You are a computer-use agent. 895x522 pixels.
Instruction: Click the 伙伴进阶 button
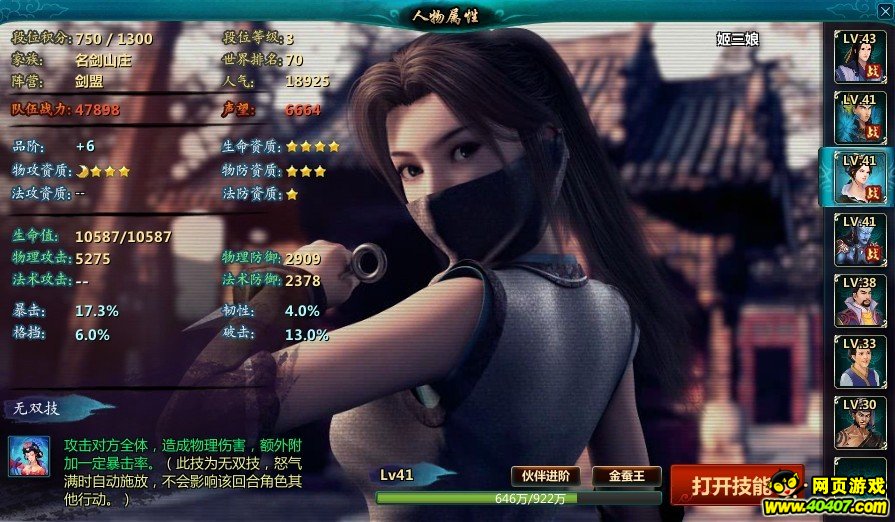coord(546,476)
